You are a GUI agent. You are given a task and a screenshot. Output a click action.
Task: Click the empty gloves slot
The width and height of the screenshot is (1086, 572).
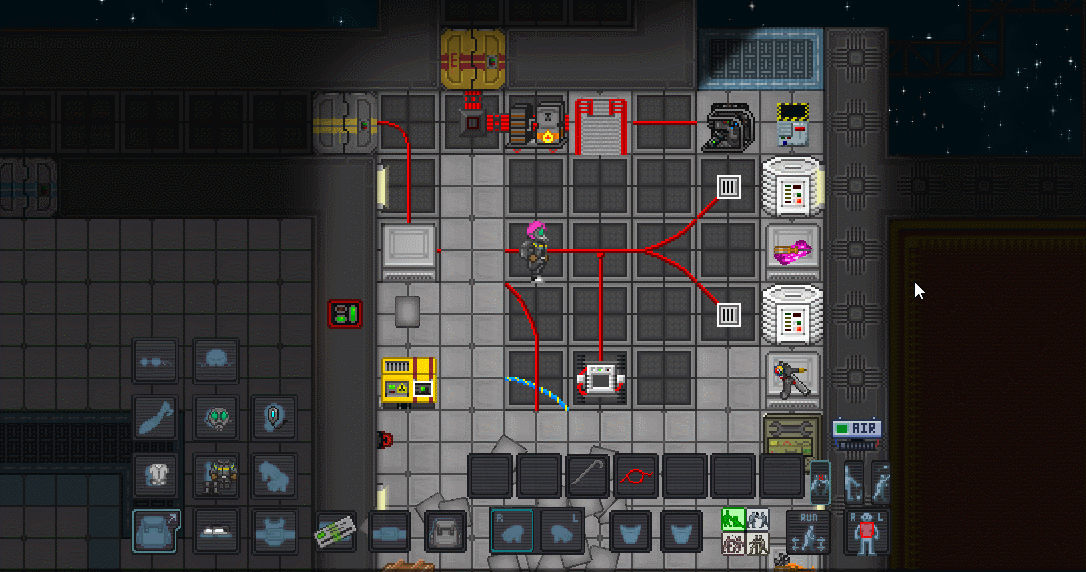(273, 474)
